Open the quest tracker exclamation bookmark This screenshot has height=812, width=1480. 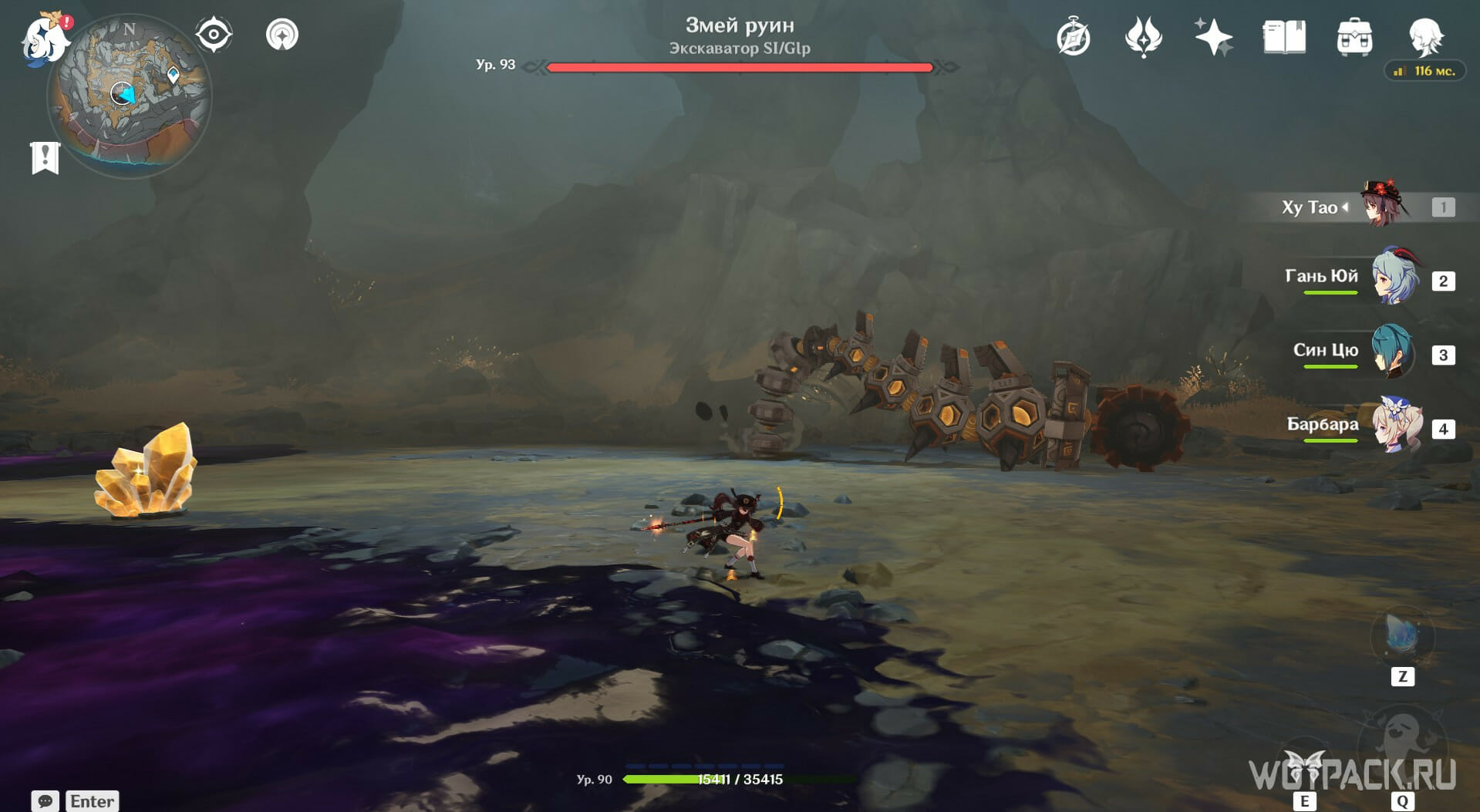click(45, 158)
